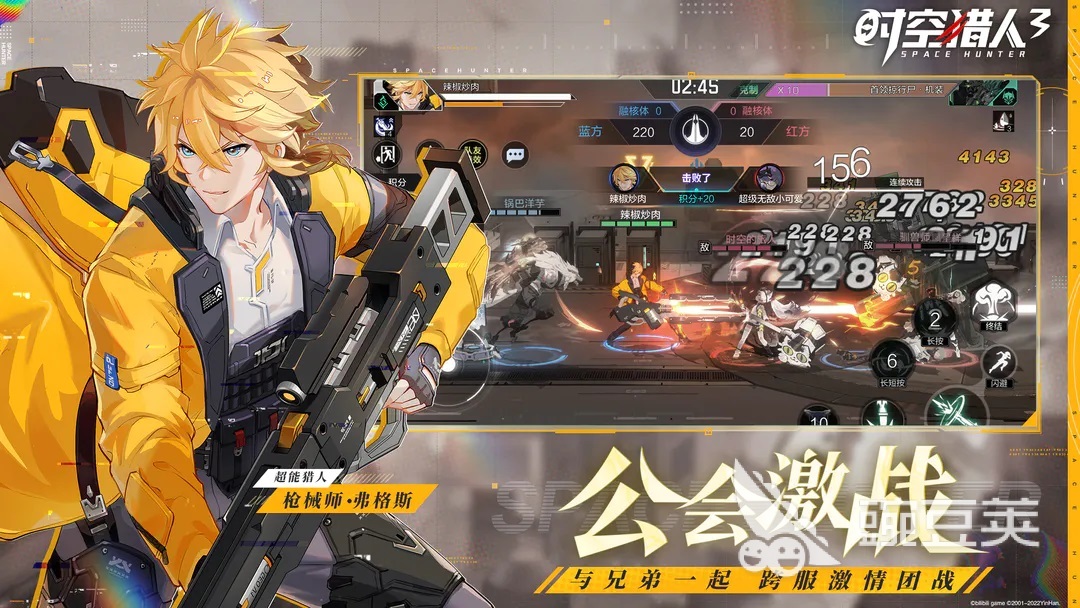Click the central tower emblem between team scores
1080x608 pixels.
coord(696,130)
